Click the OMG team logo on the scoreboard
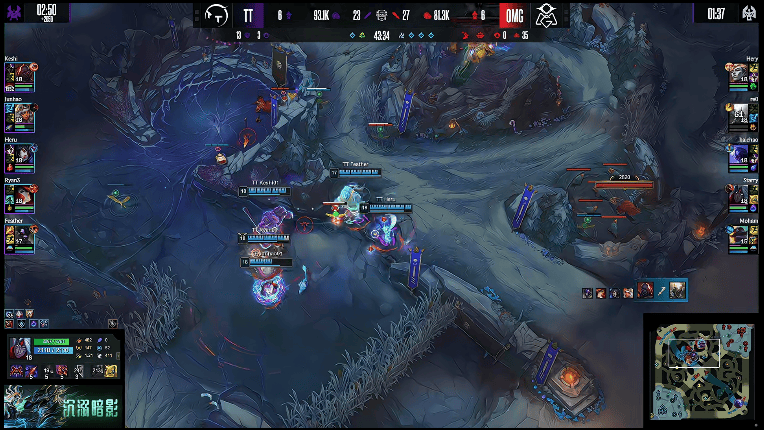764x430 pixels. point(546,14)
